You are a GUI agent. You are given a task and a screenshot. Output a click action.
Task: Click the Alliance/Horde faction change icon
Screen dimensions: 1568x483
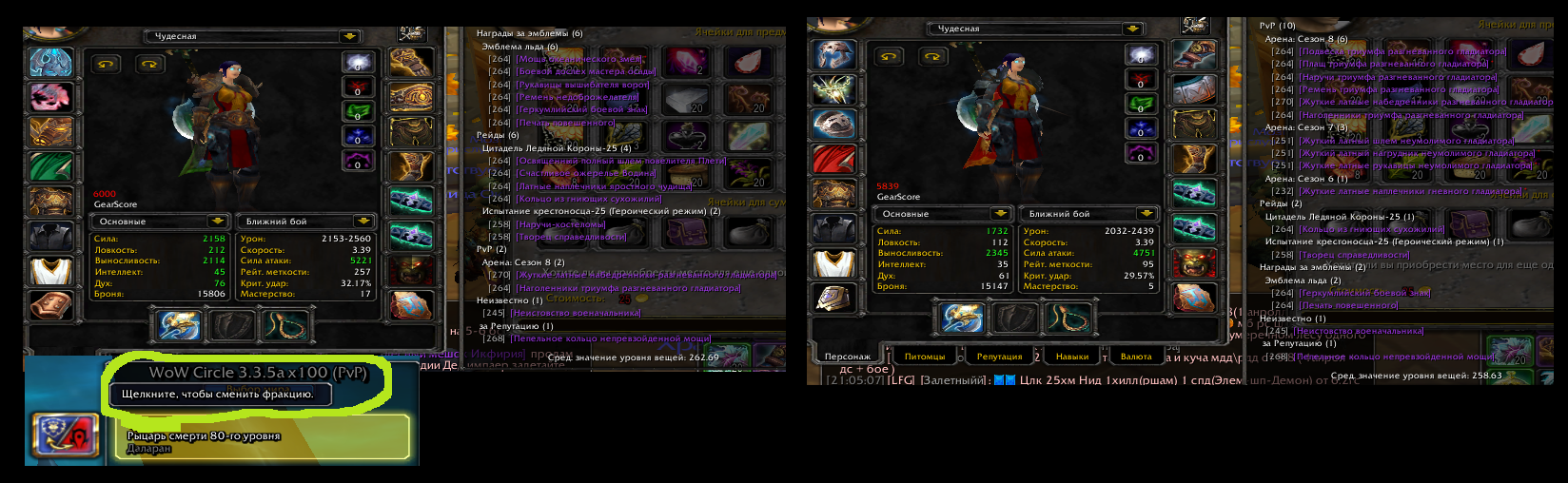[65, 436]
